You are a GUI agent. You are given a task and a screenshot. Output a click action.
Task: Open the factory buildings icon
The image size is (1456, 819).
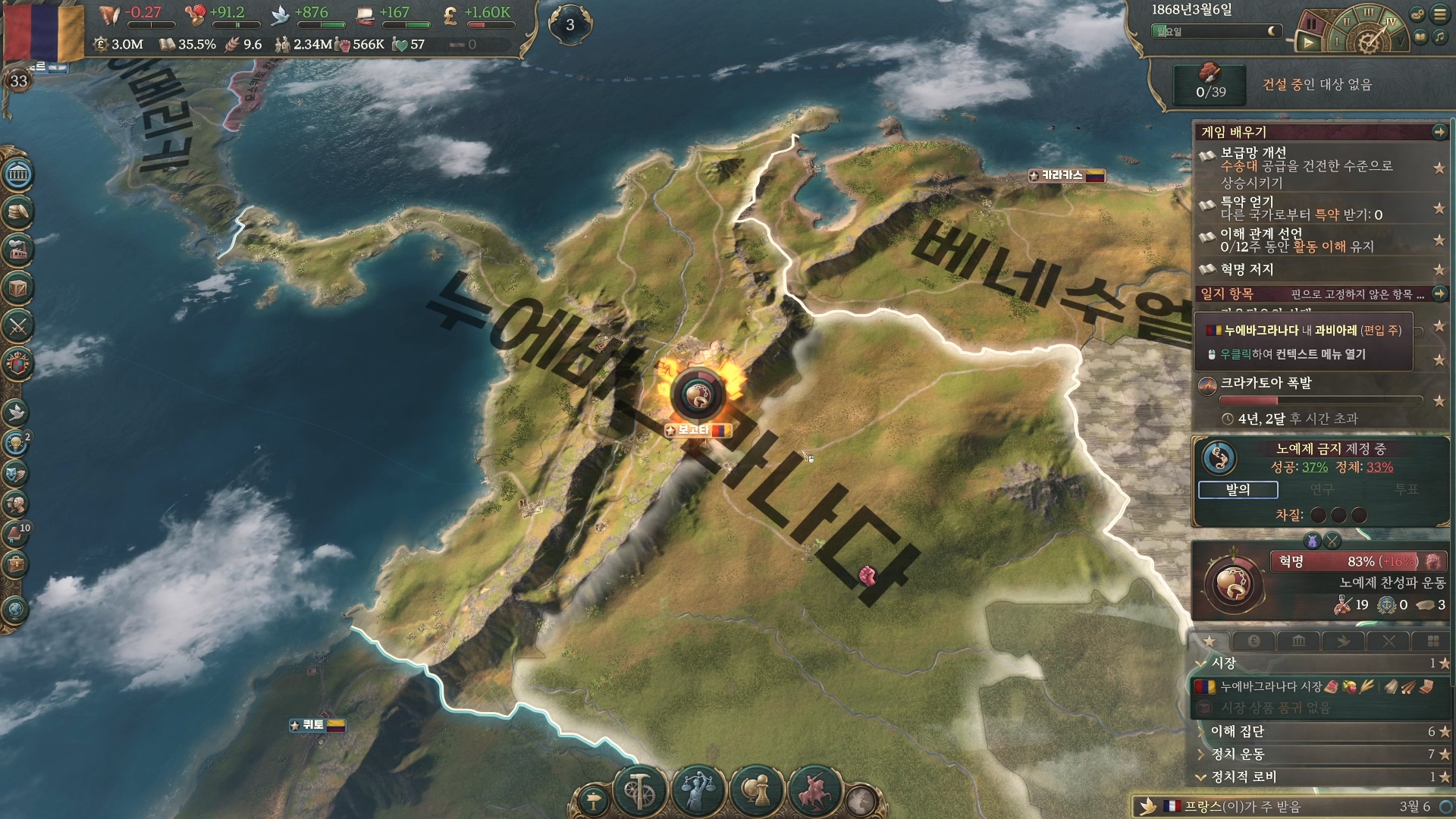pyautogui.click(x=18, y=249)
